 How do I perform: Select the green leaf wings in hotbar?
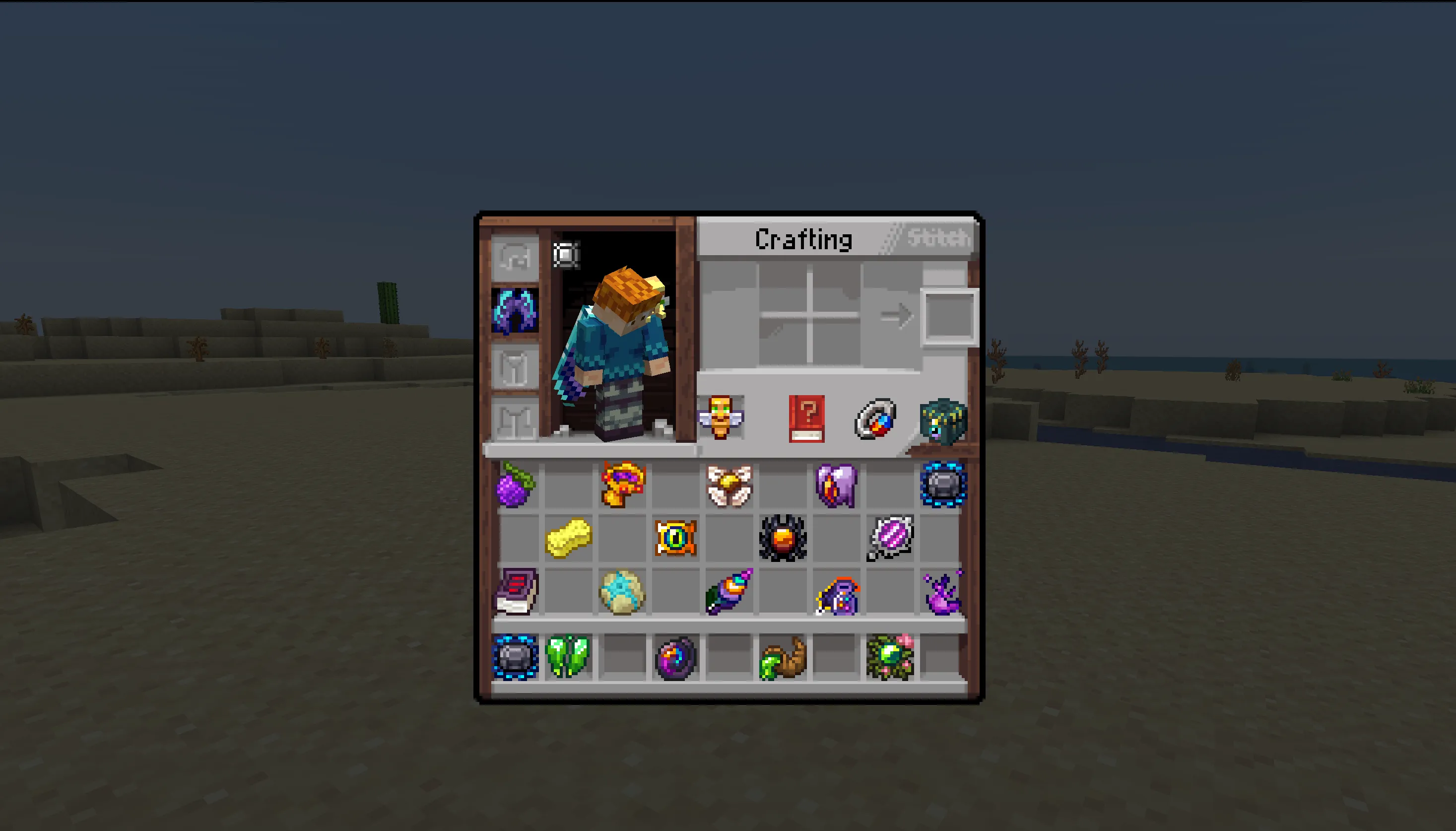[x=567, y=656]
